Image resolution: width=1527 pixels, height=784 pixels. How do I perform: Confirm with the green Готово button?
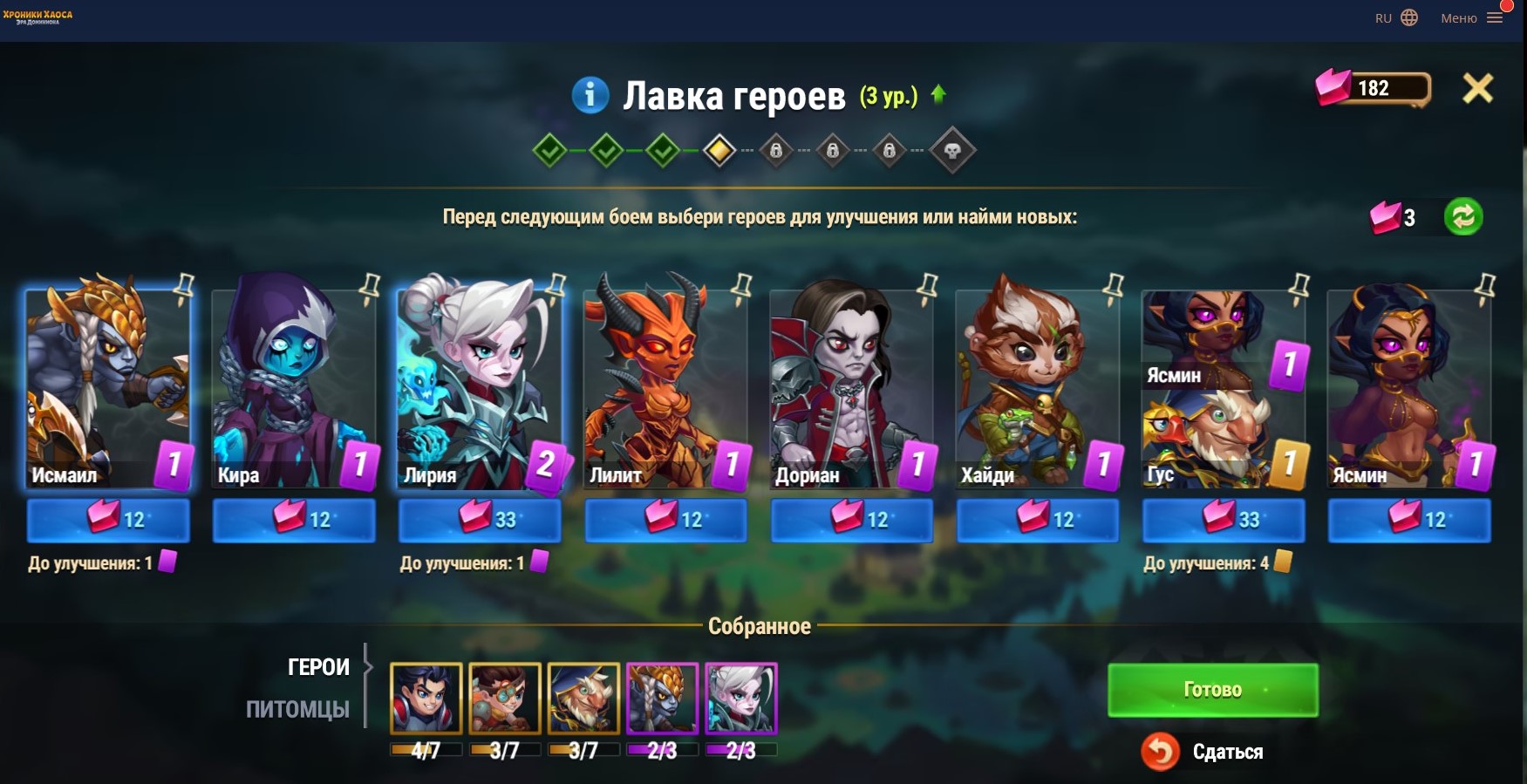coord(1212,690)
